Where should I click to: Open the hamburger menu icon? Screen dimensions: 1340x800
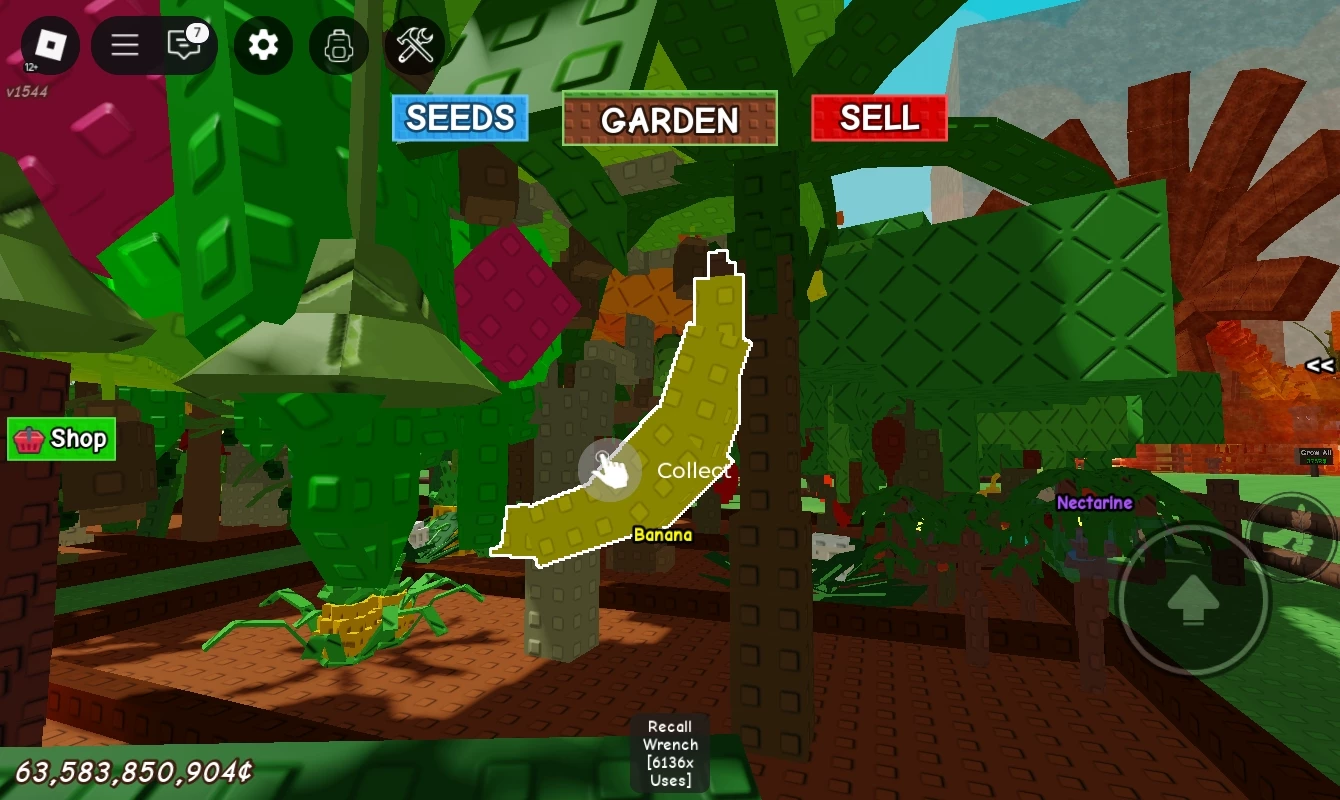click(x=125, y=45)
